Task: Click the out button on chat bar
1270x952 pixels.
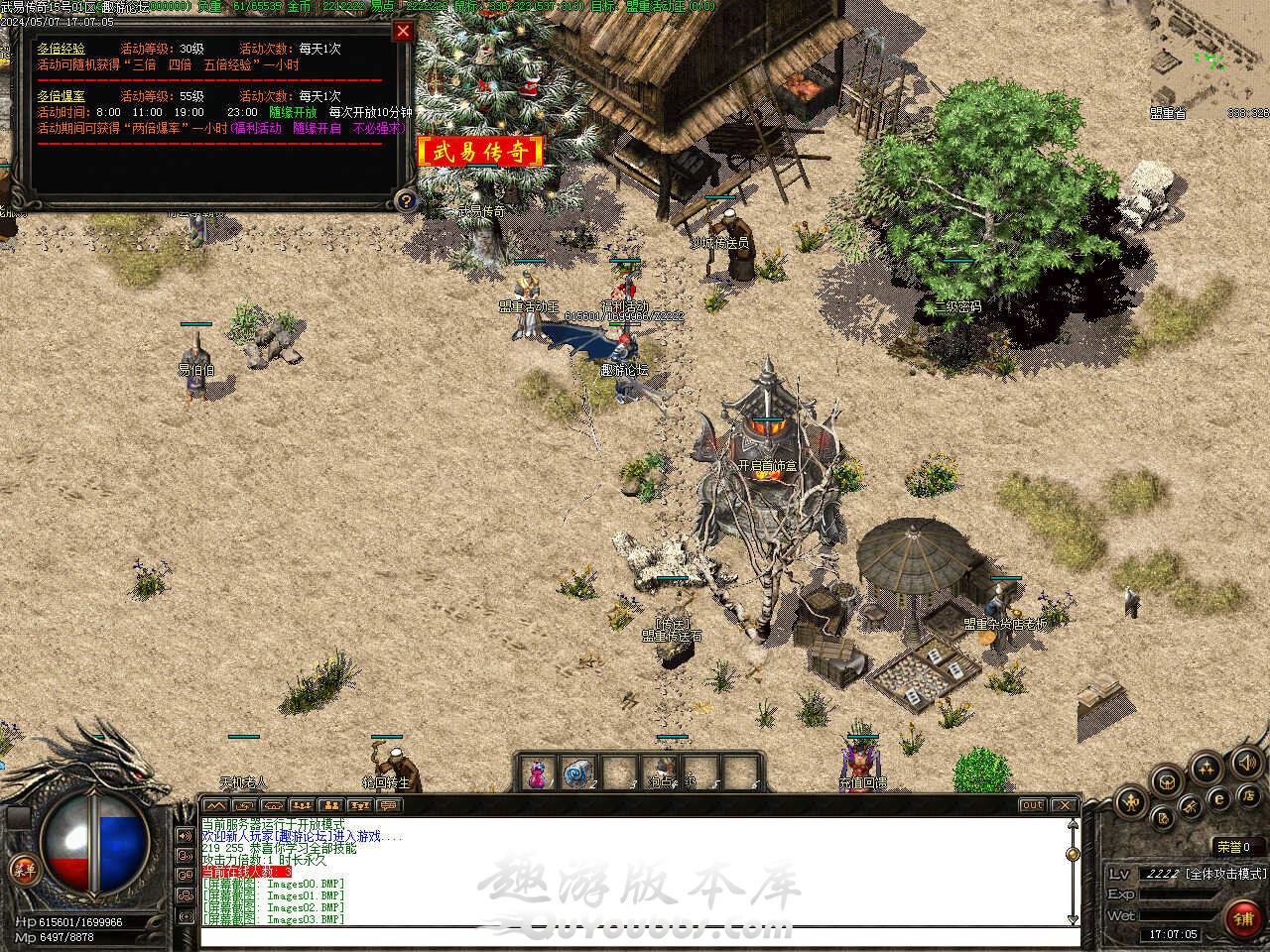Action: (x=1032, y=805)
